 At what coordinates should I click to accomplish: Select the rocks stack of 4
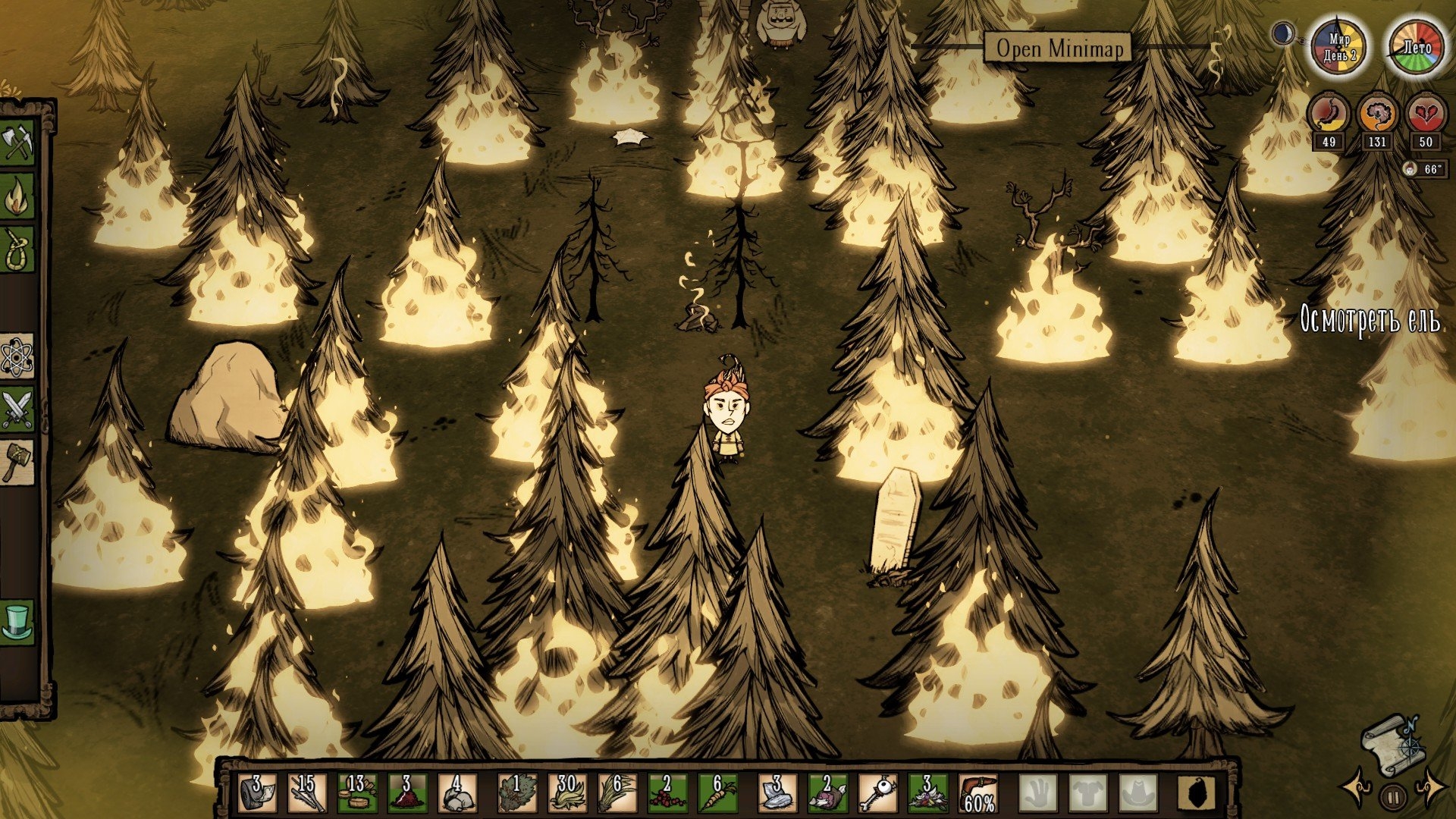tap(457, 793)
